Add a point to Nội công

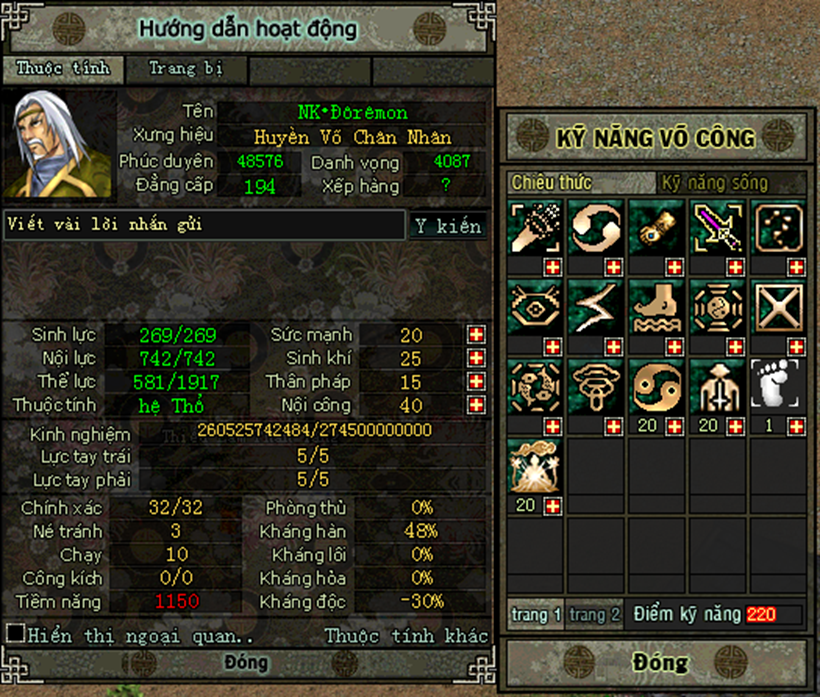476,405
